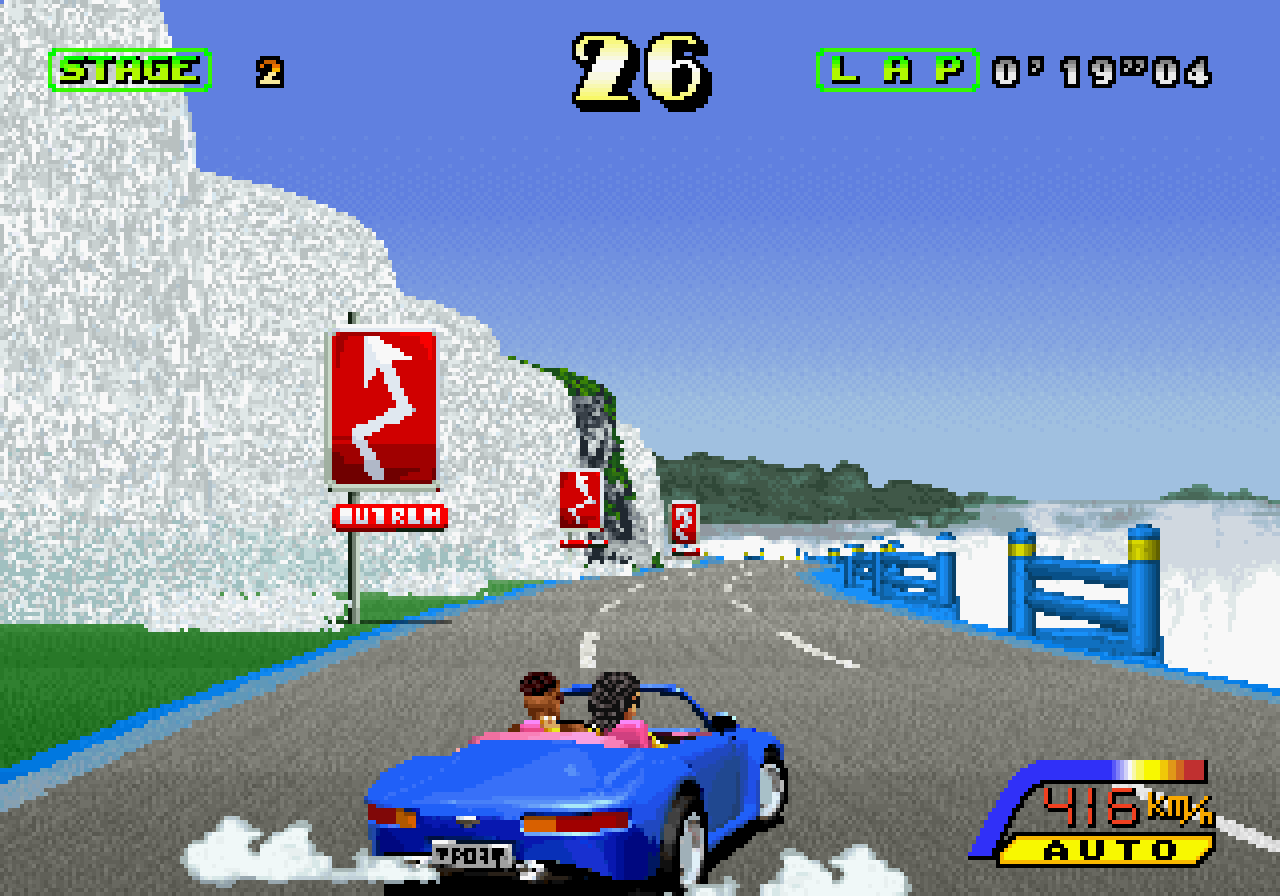The width and height of the screenshot is (1280, 896).
Task: Click the countdown timer showing 26
Action: (x=640, y=62)
